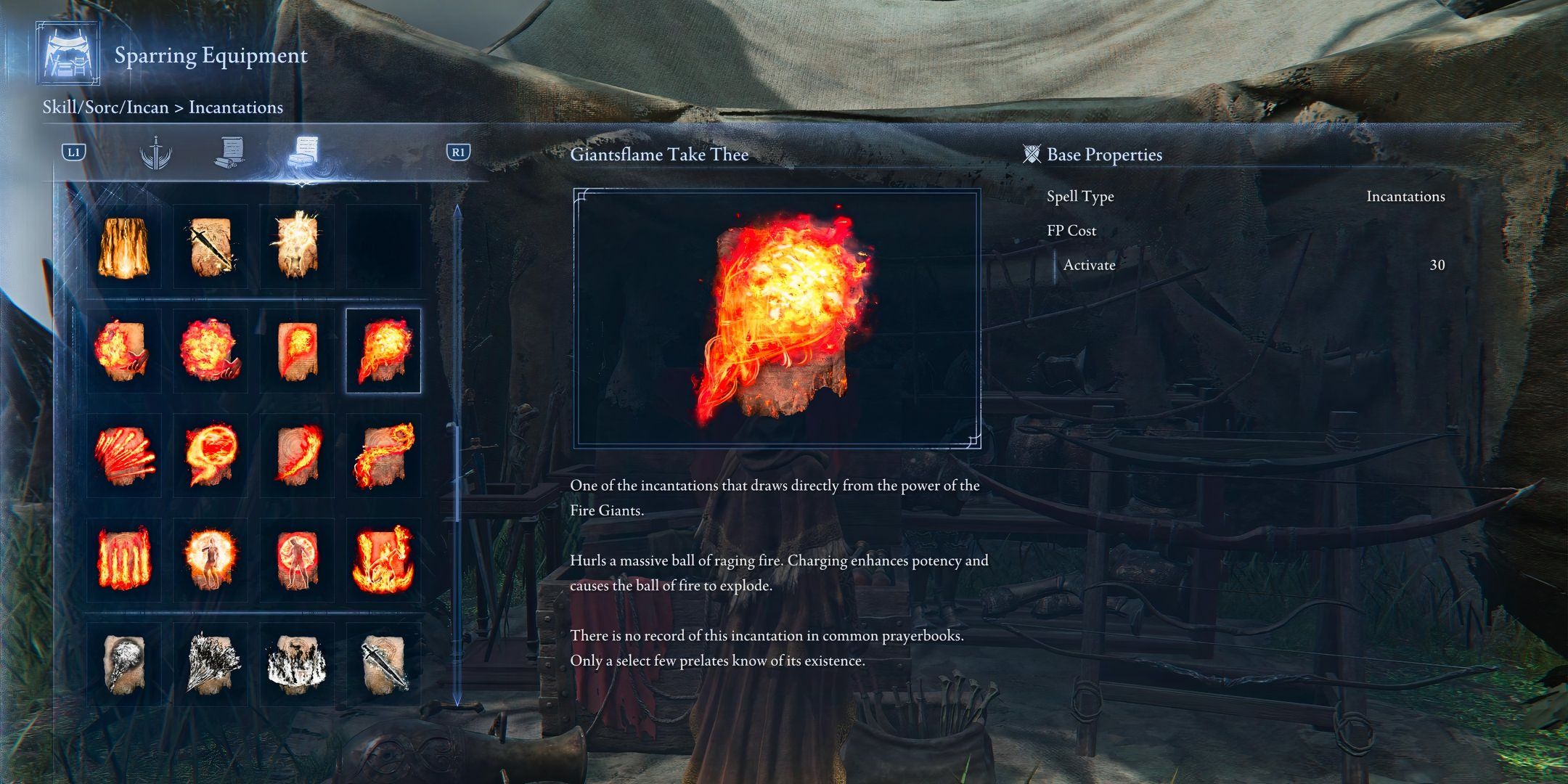This screenshot has width=1568, height=784.
Task: Choose the figure in bright fire aura
Action: (x=211, y=559)
